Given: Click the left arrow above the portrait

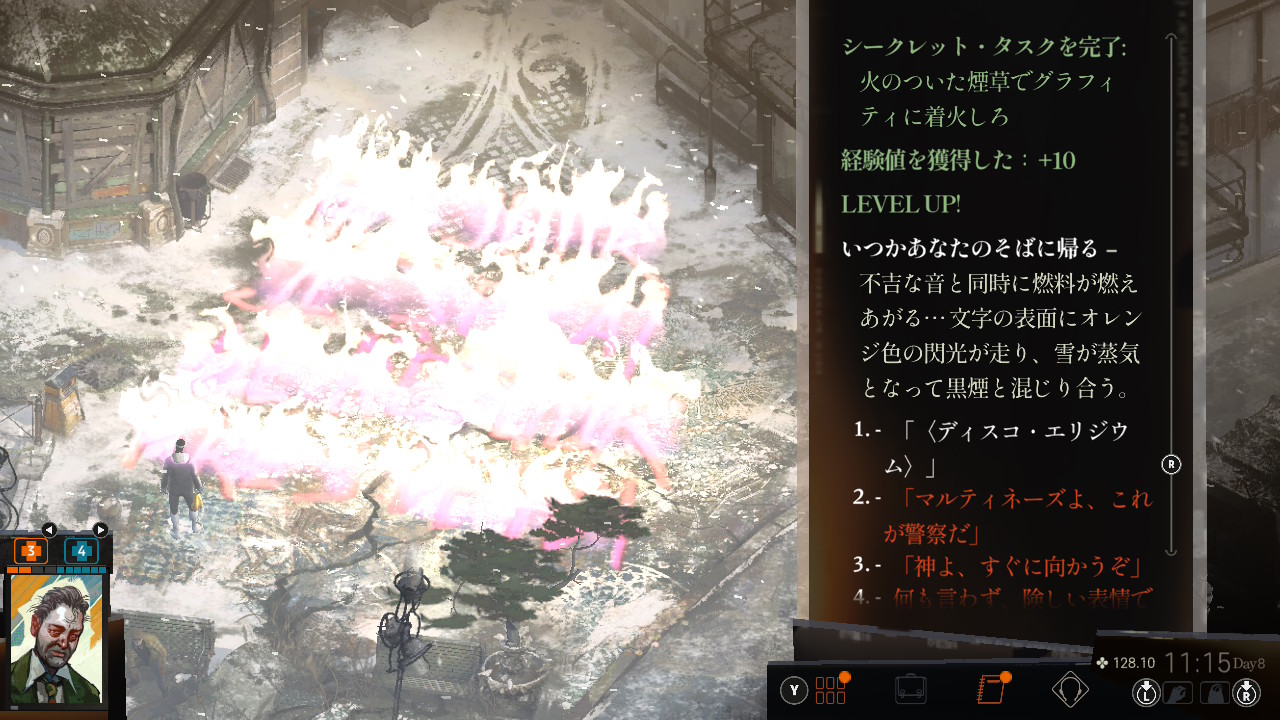Looking at the screenshot, I should [x=48, y=530].
